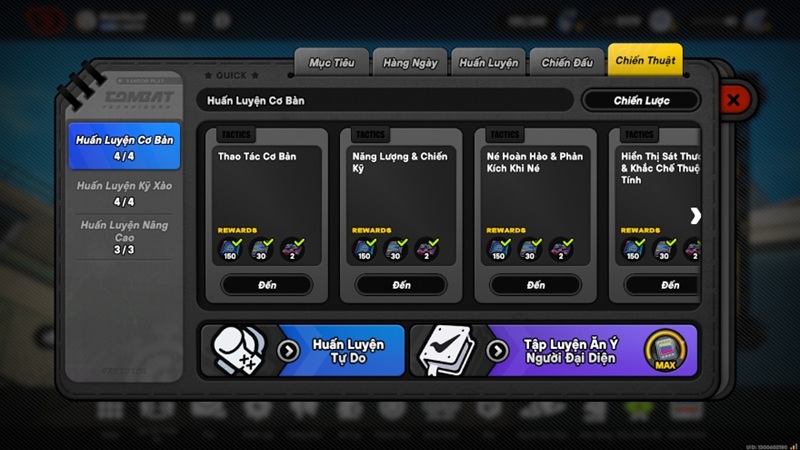Choose the Huấn Luyện Kỹ Xảo category
Viewport: 800px width, 450px height.
point(124,193)
